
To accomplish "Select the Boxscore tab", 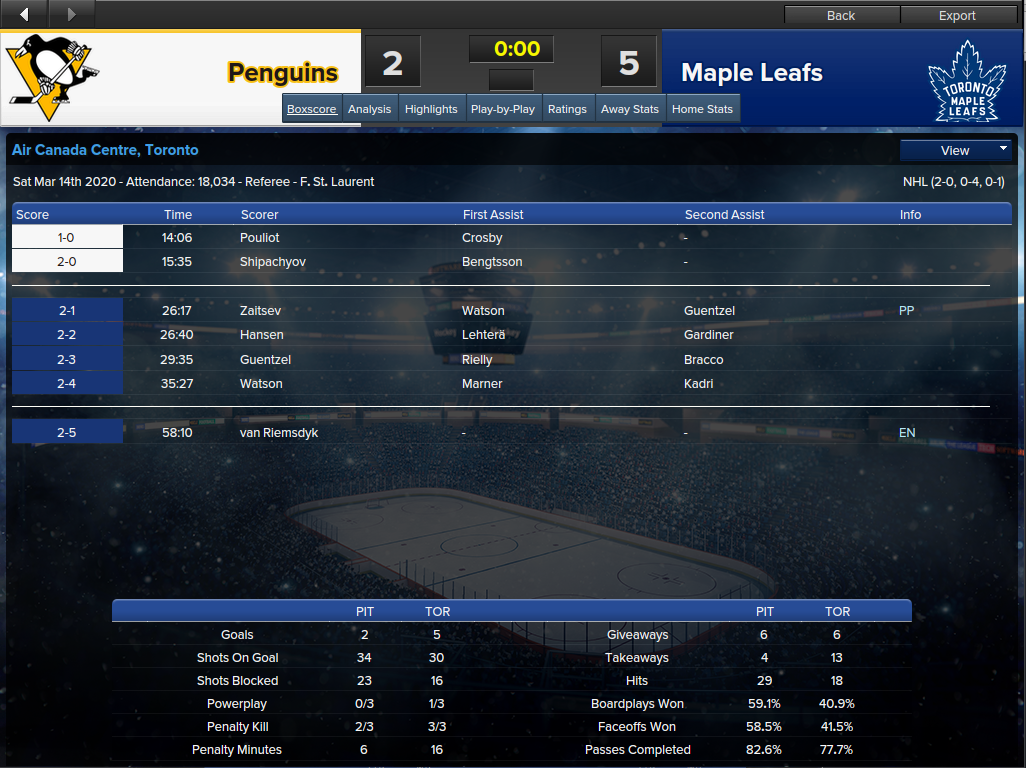I will coord(312,109).
